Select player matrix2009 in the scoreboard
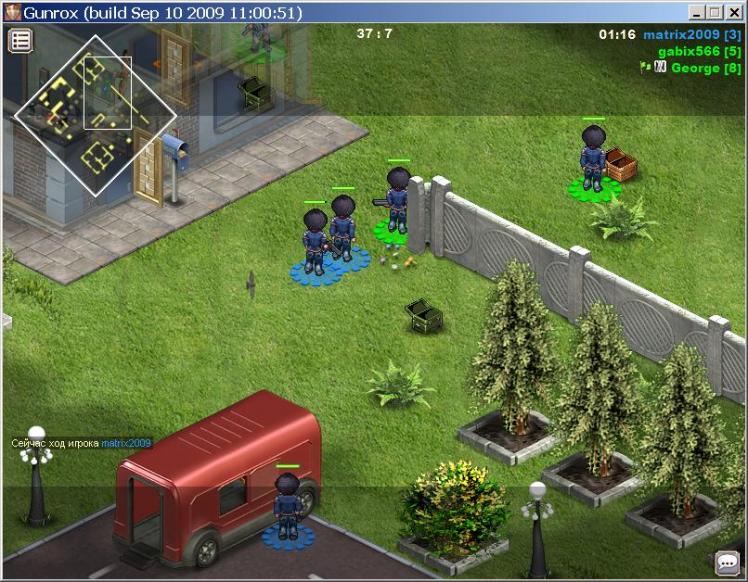The height and width of the screenshot is (582, 748). [x=691, y=35]
